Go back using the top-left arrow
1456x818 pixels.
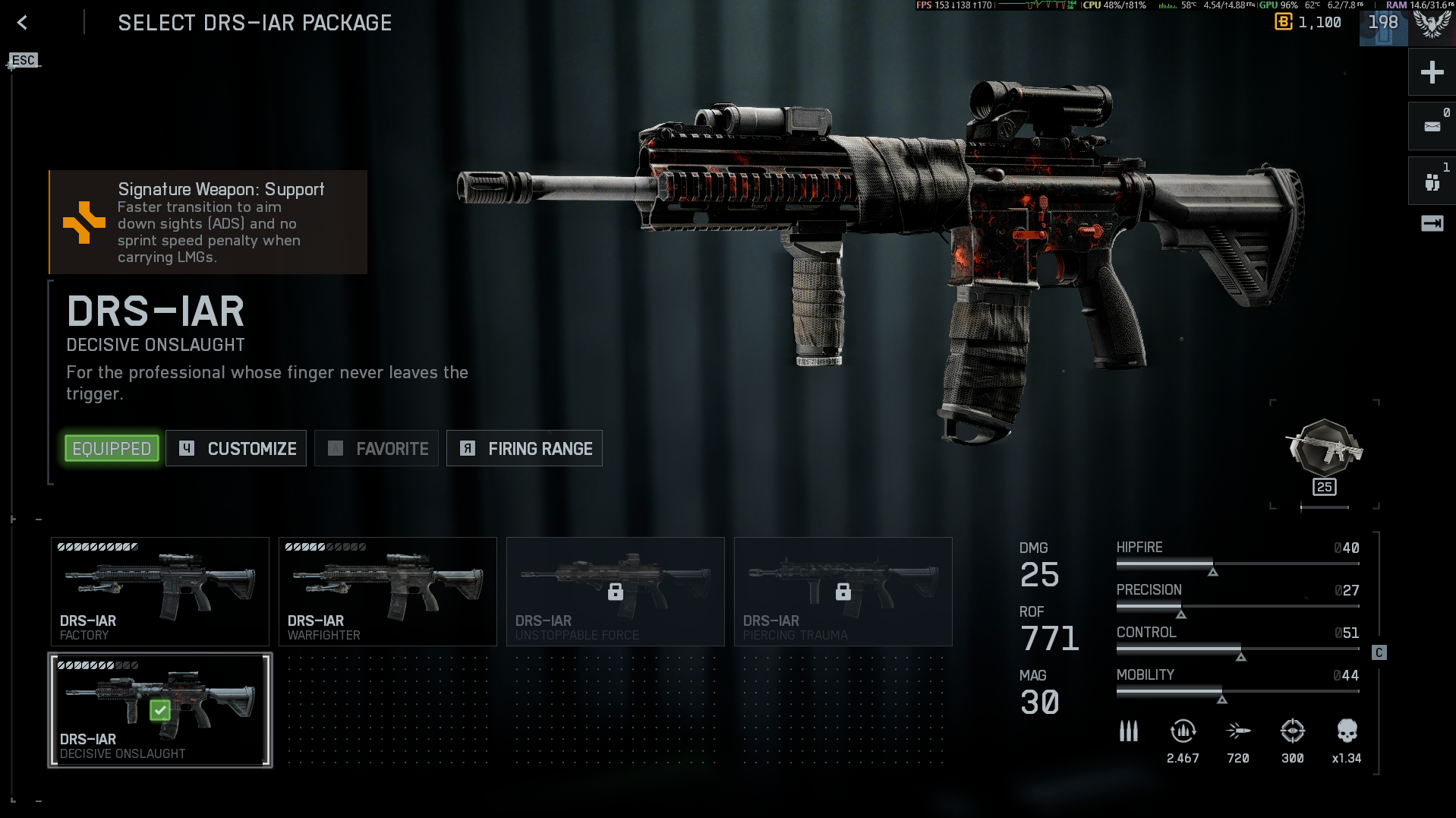[22, 23]
